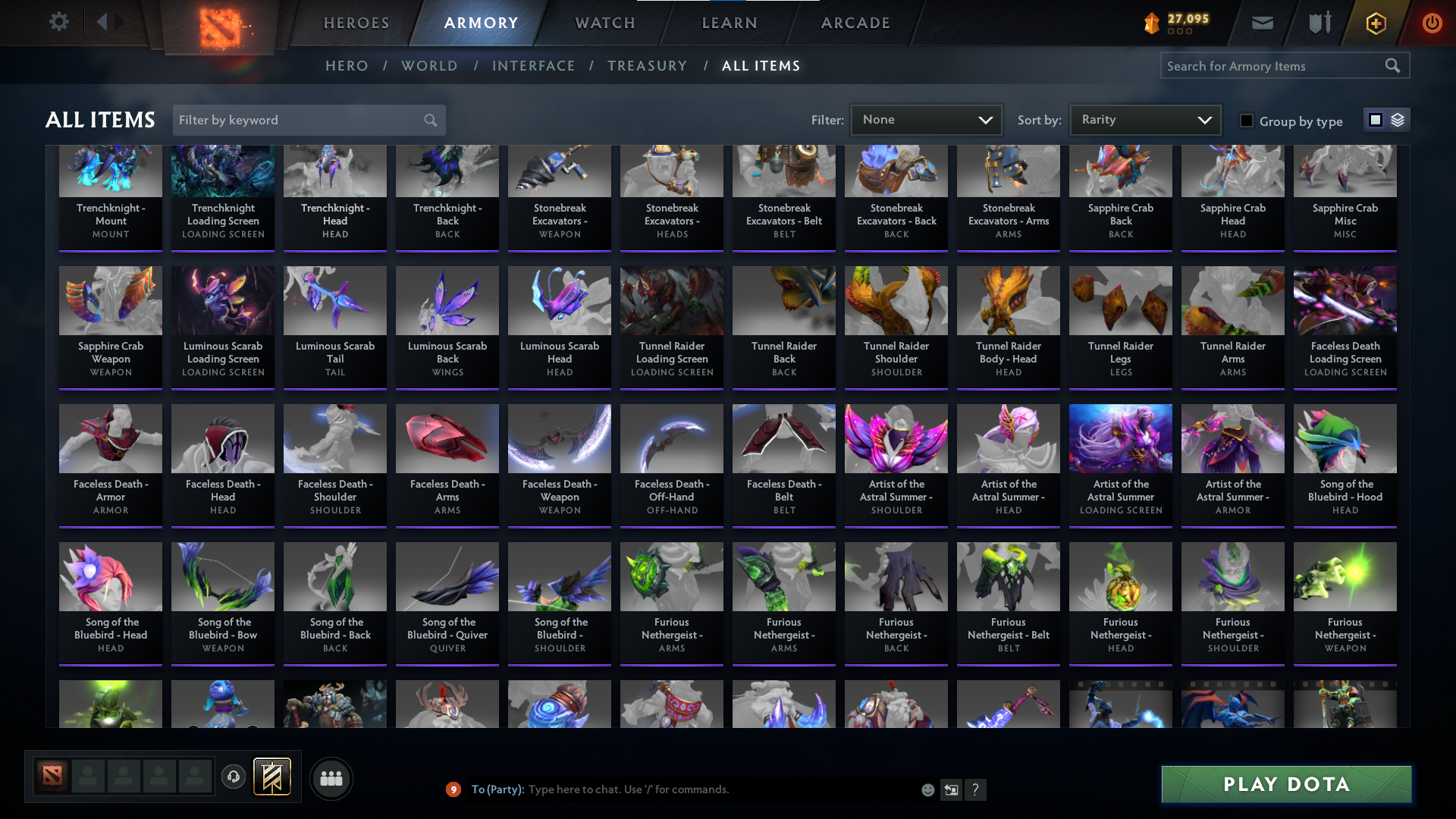Click the headset voice chat icon
Screen dimensions: 1456x819
[x=234, y=777]
